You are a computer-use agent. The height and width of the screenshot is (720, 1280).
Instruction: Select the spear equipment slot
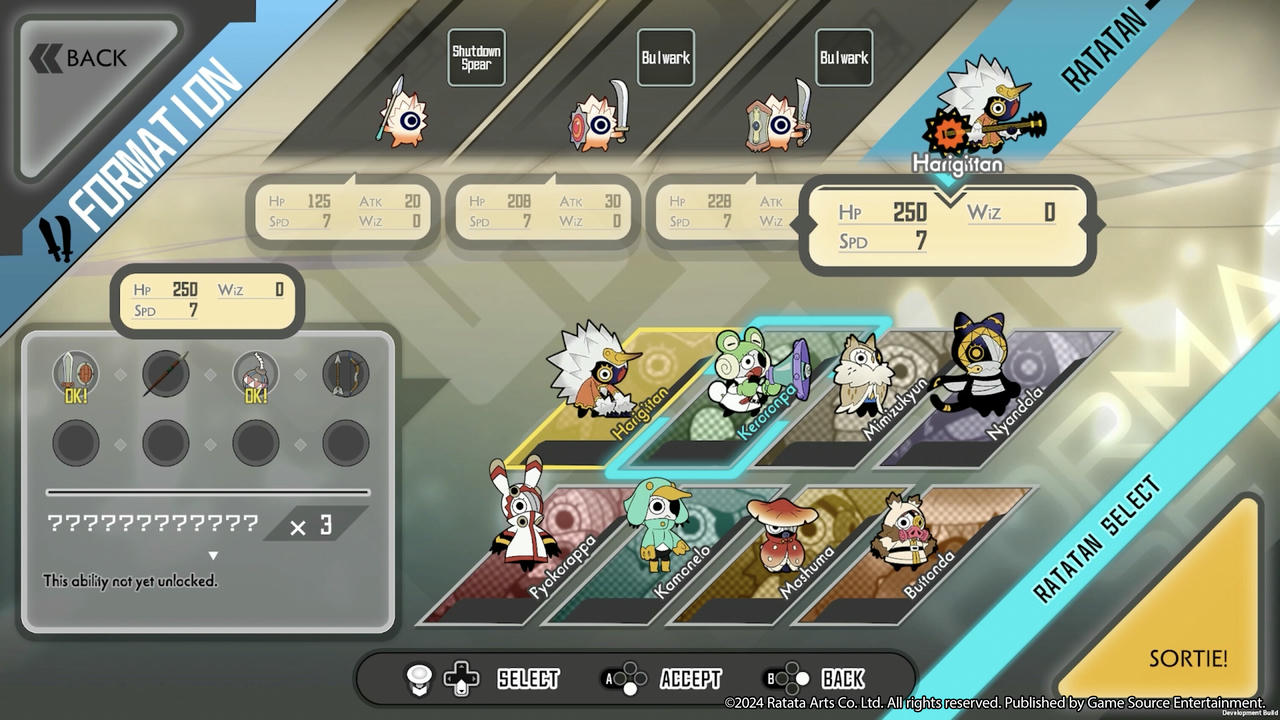166,375
